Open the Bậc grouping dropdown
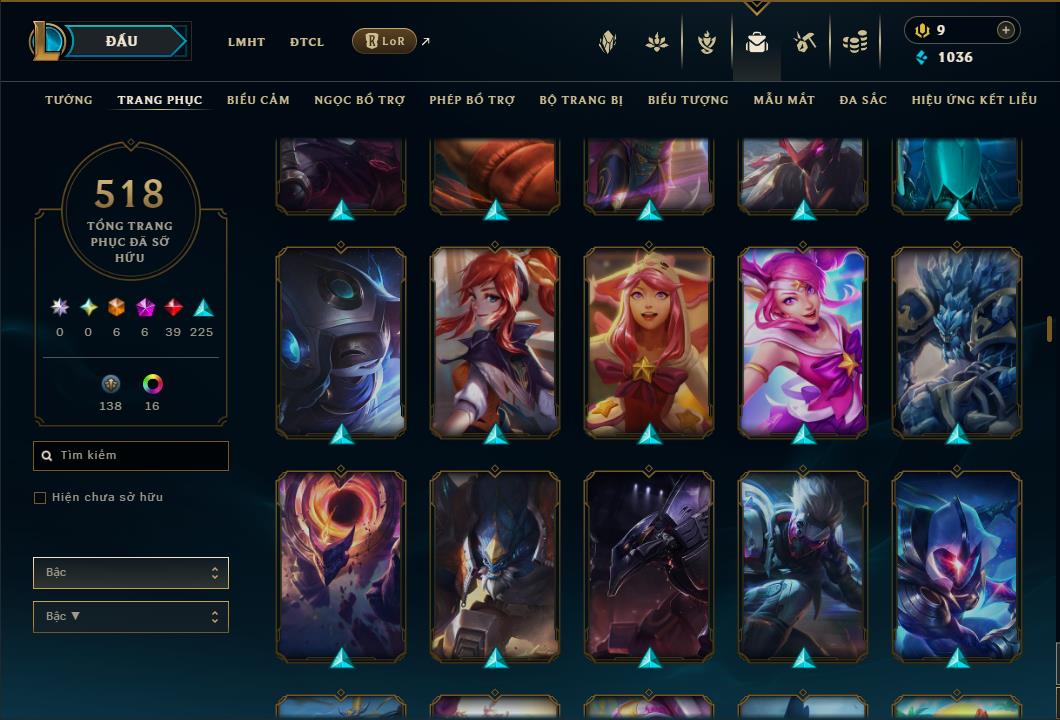This screenshot has height=720, width=1060. pos(131,573)
